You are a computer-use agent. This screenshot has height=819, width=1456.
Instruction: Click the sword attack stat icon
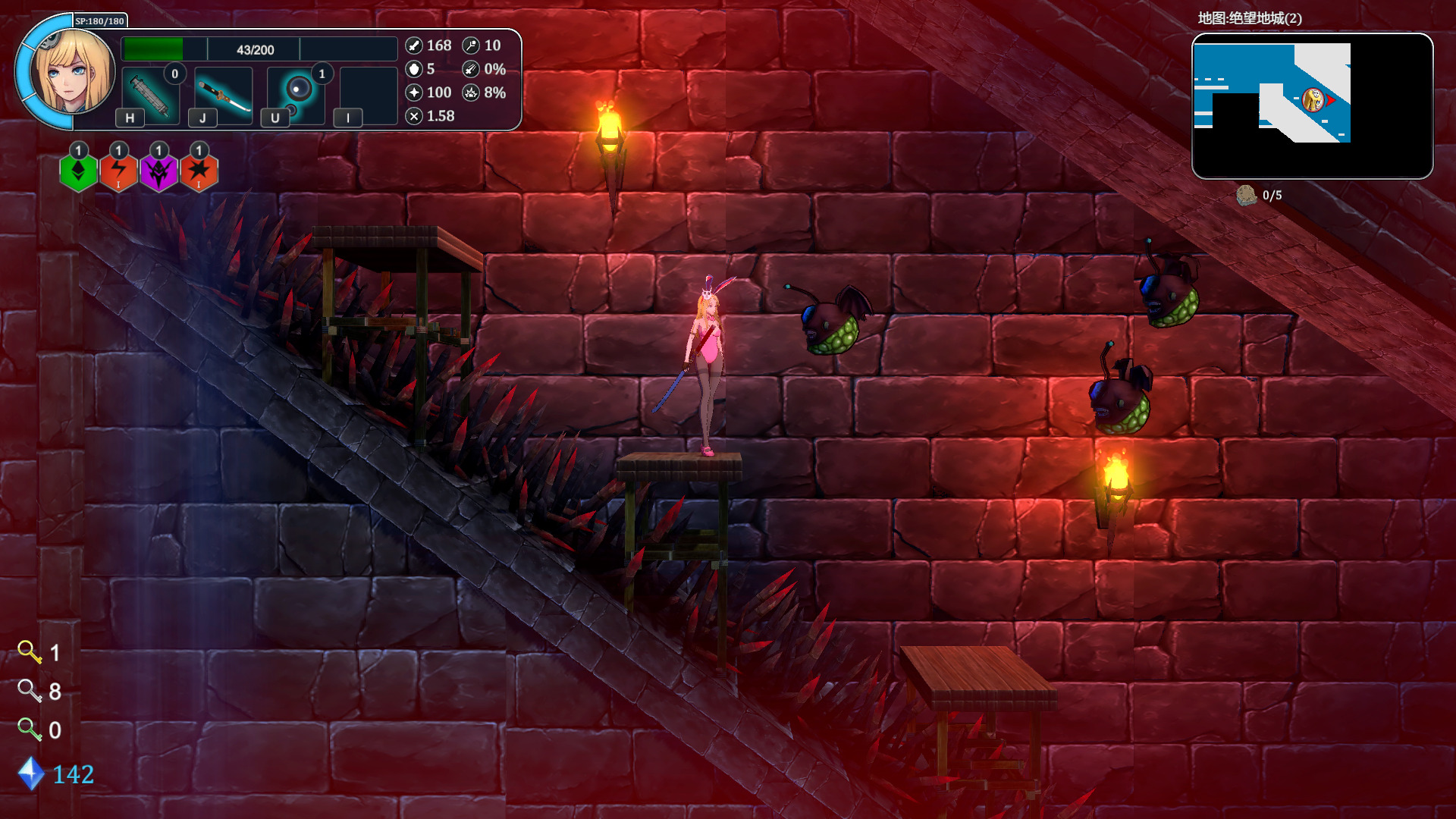pos(414,45)
